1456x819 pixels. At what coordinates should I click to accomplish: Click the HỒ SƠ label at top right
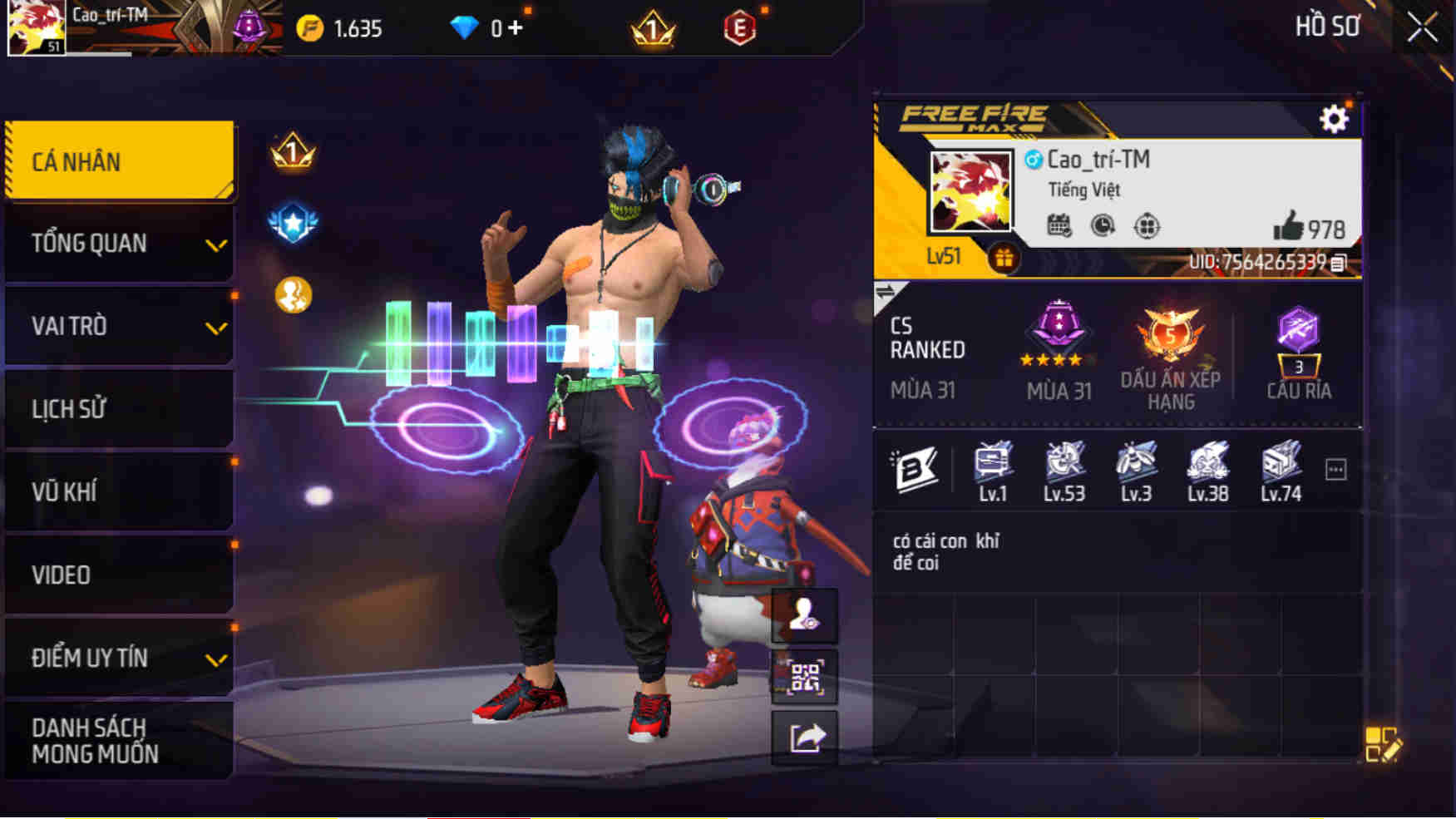[x=1327, y=27]
